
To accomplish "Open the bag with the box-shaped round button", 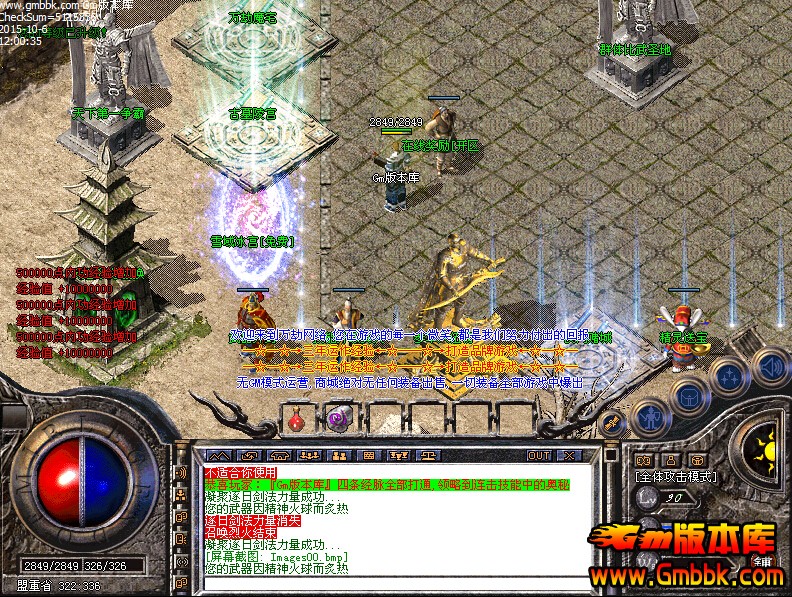I will pyautogui.click(x=689, y=395).
